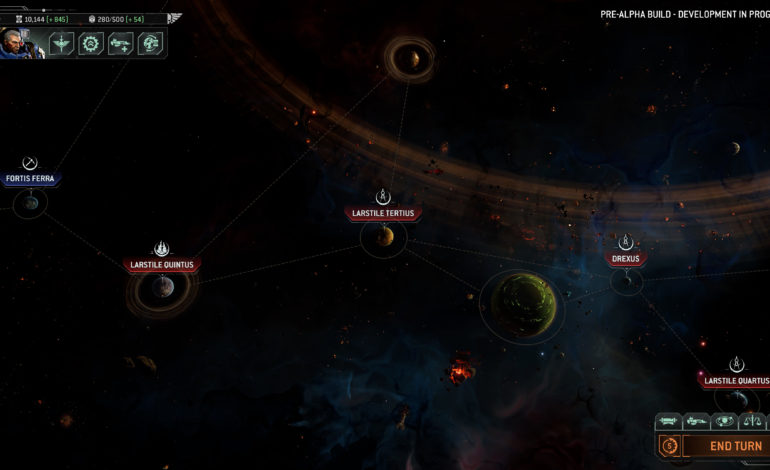Switch to the warship icon tab

(x=696, y=422)
